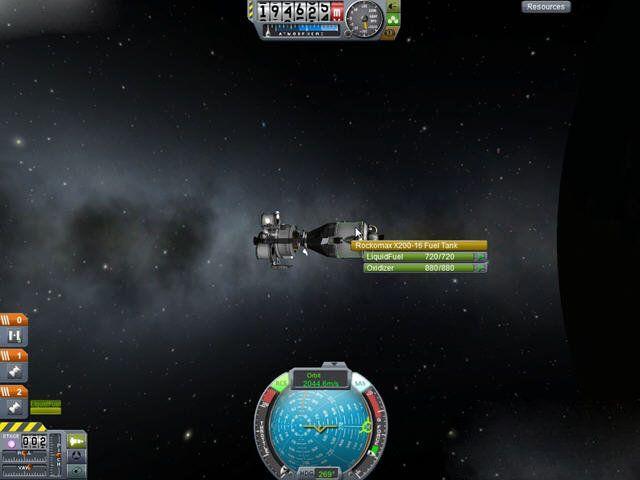Click the green arrow icon beside the altimeter
The width and height of the screenshot is (640, 480).
[391, 7]
